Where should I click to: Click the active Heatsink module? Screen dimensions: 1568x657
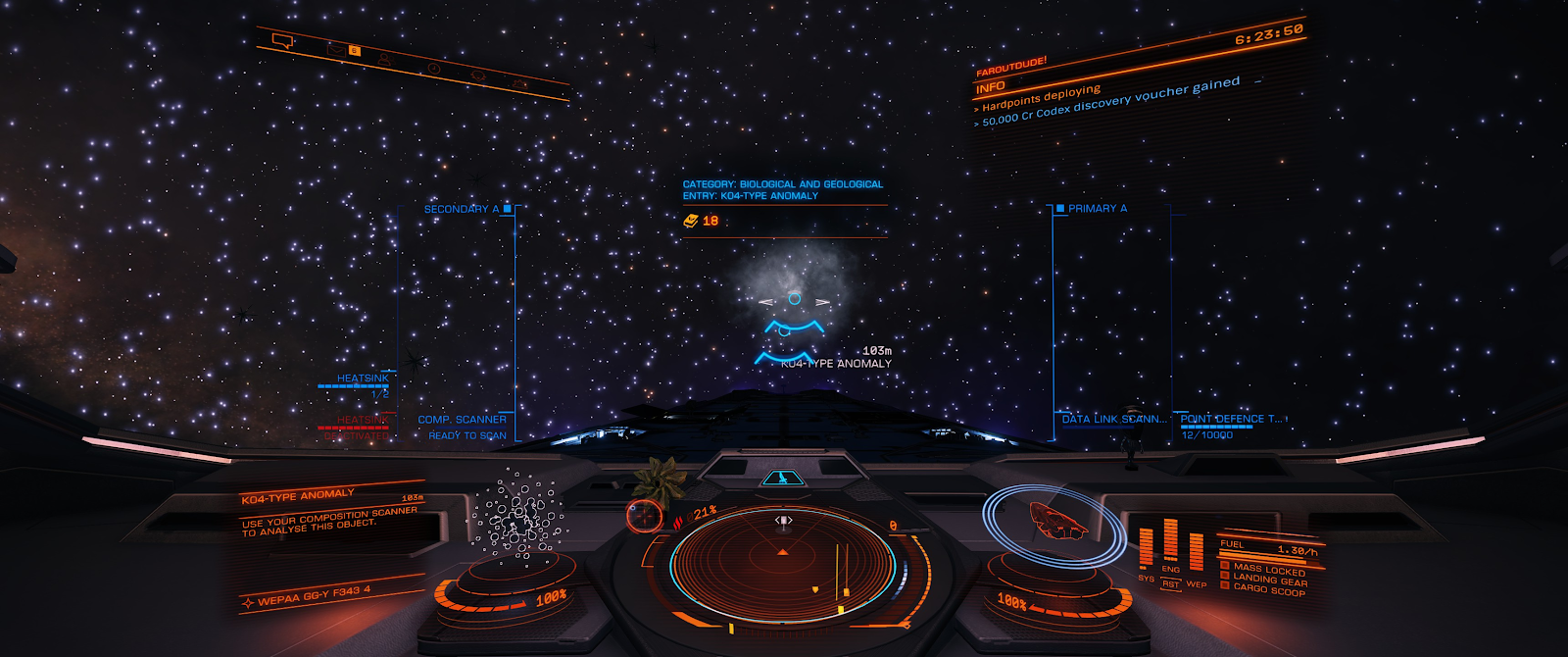point(363,379)
